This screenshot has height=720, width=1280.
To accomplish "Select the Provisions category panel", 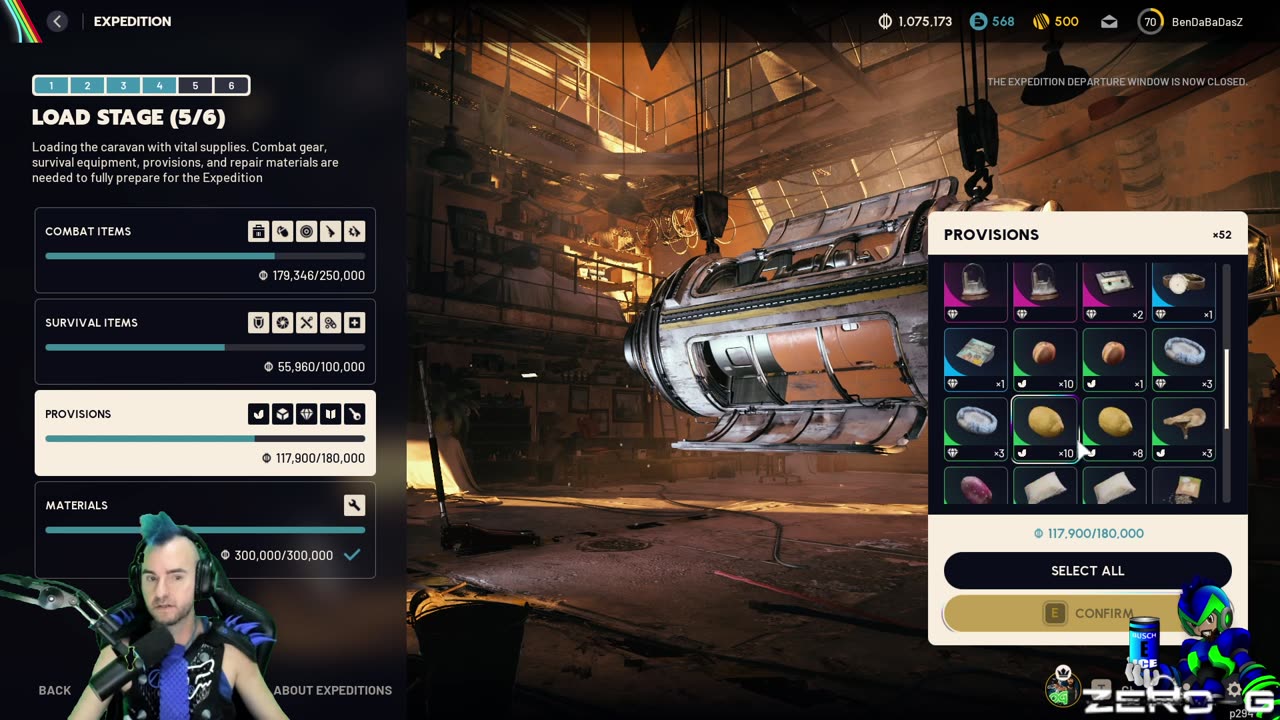I will click(x=205, y=433).
